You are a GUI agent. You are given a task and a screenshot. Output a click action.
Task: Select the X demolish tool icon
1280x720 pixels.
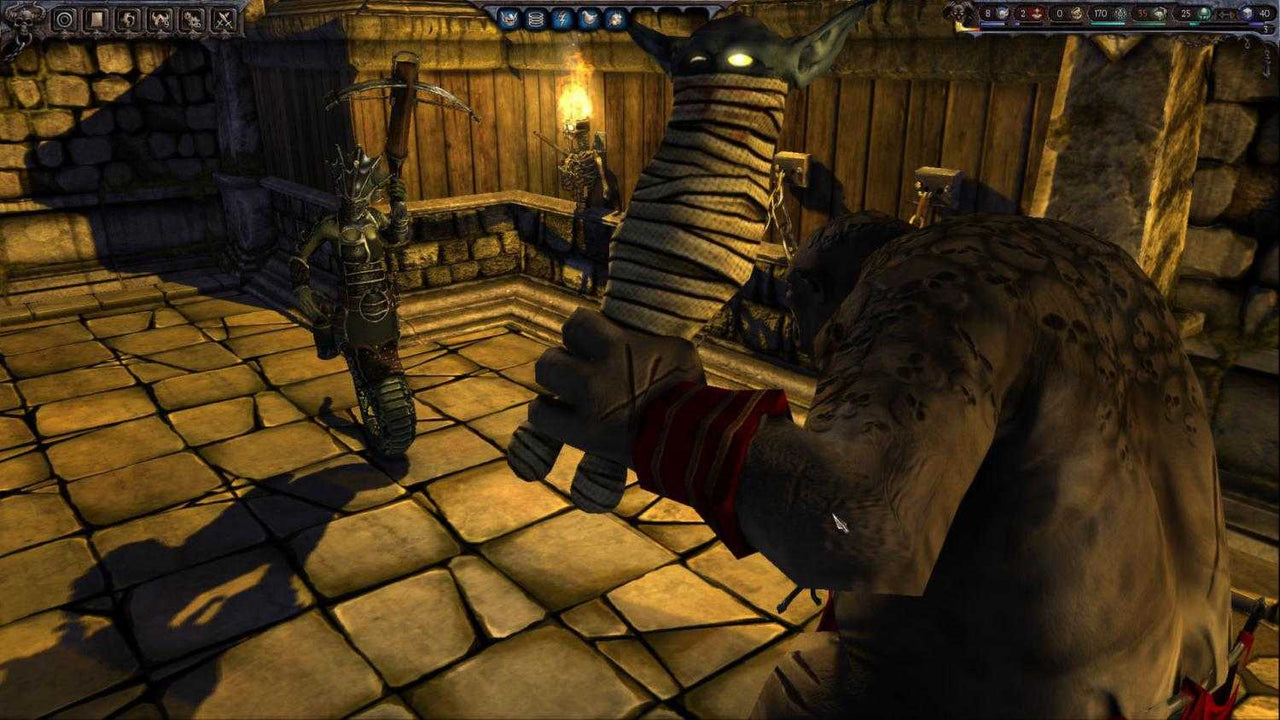(224, 18)
